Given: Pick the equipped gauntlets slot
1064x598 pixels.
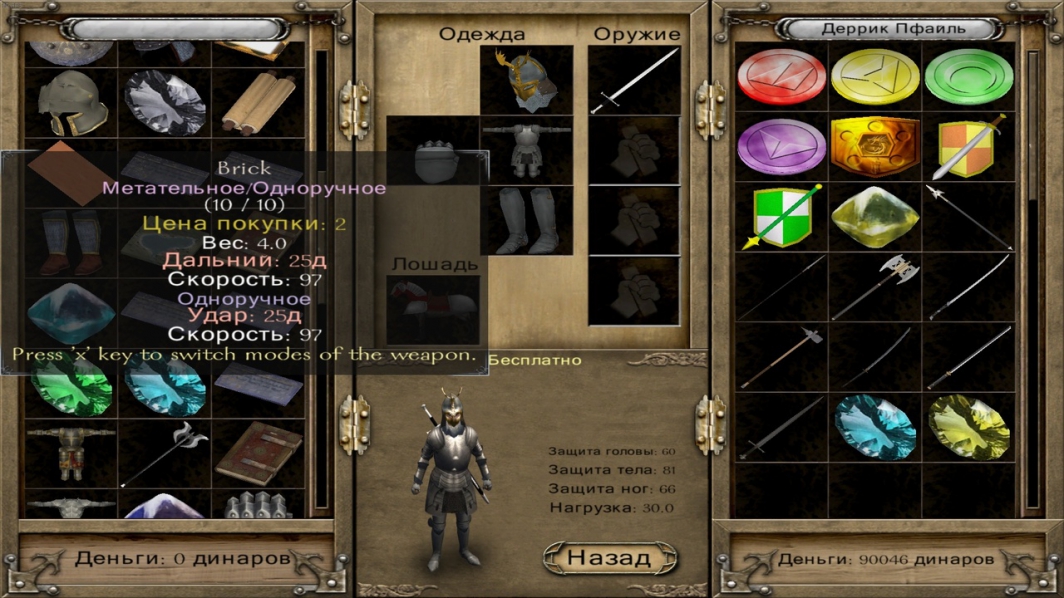Looking at the screenshot, I should point(435,162).
